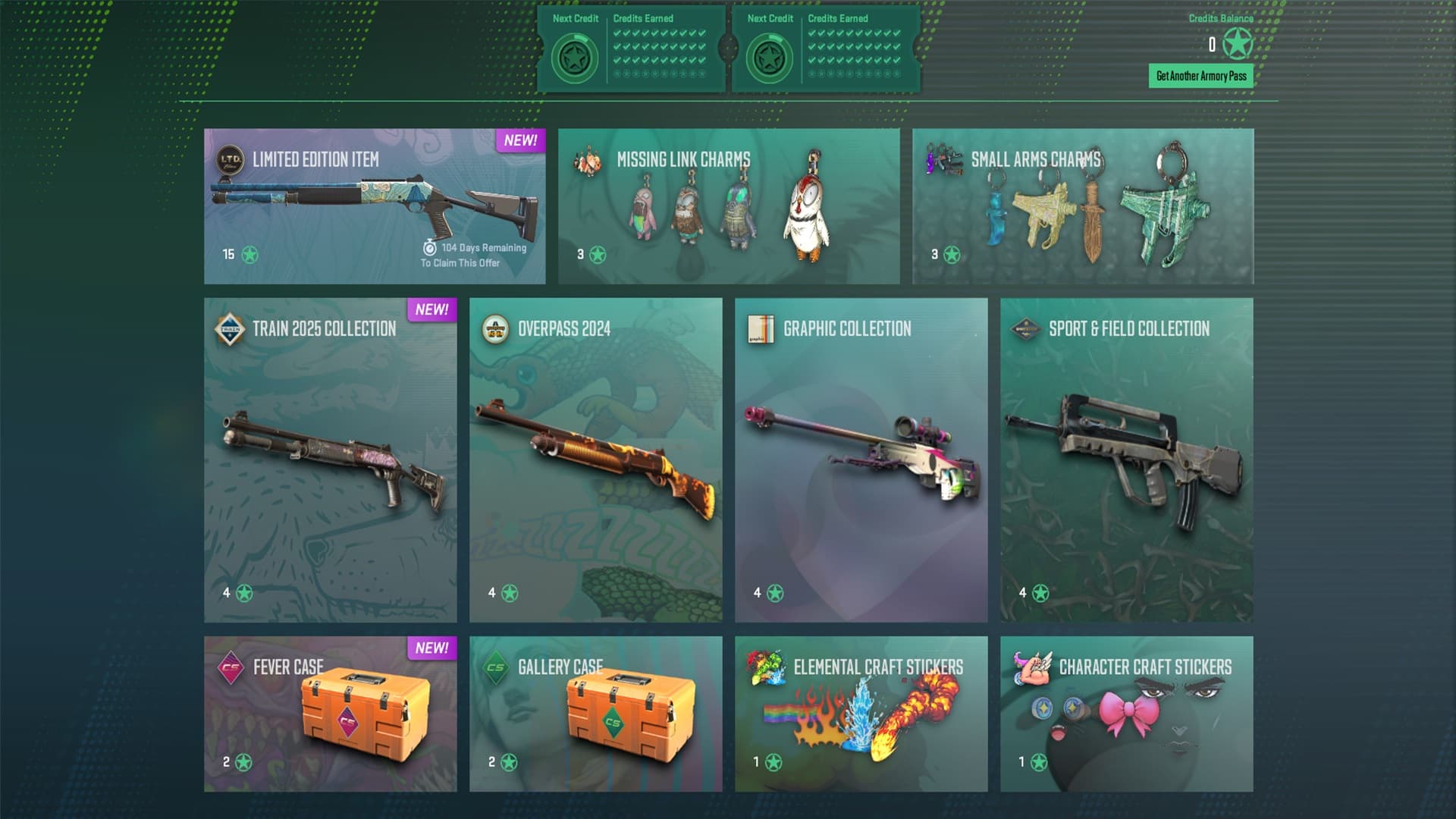1456x819 pixels.
Task: Click the Graphic Collection notebook icon
Action: coord(761,329)
